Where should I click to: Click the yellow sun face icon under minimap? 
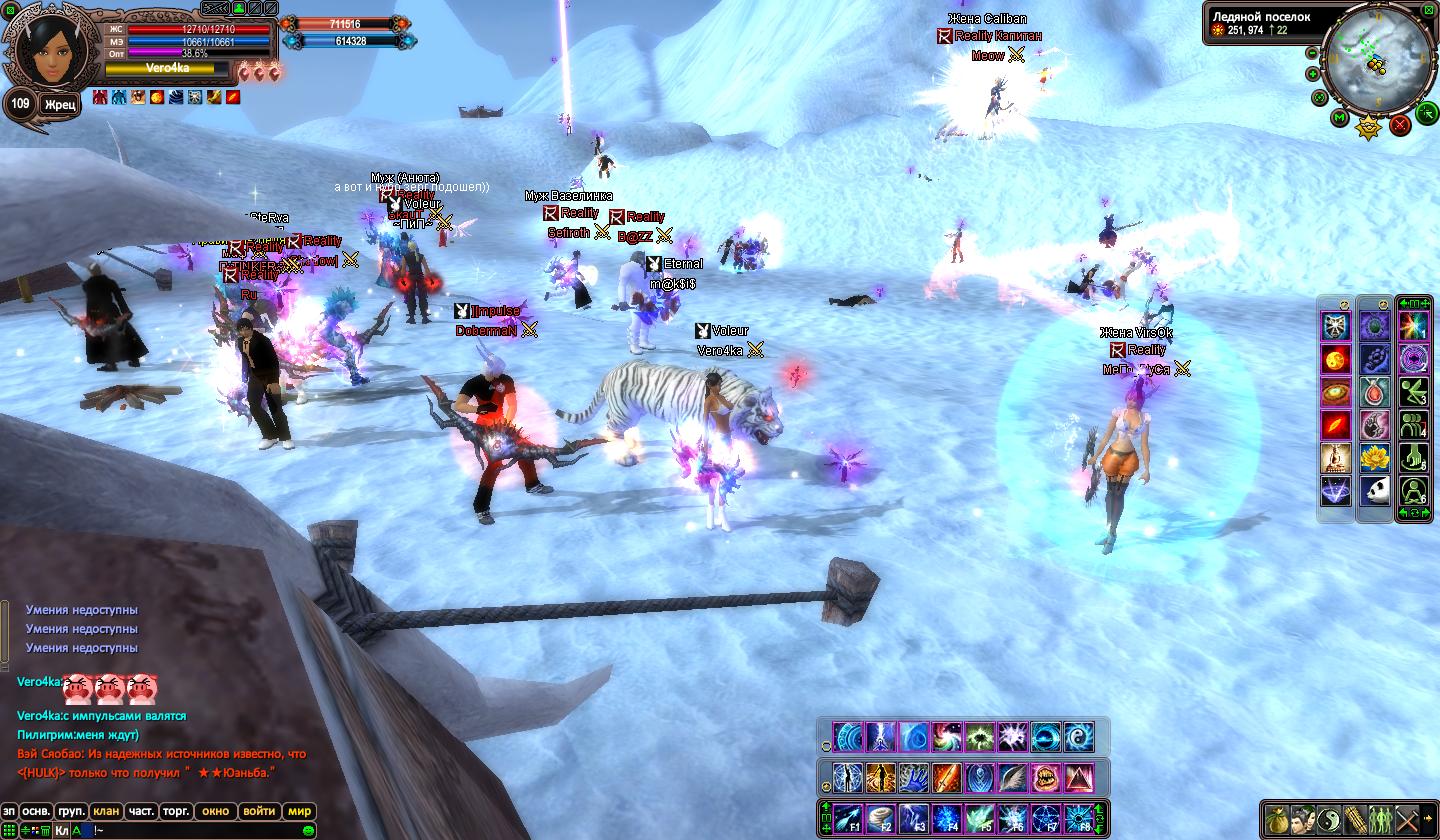(1367, 127)
